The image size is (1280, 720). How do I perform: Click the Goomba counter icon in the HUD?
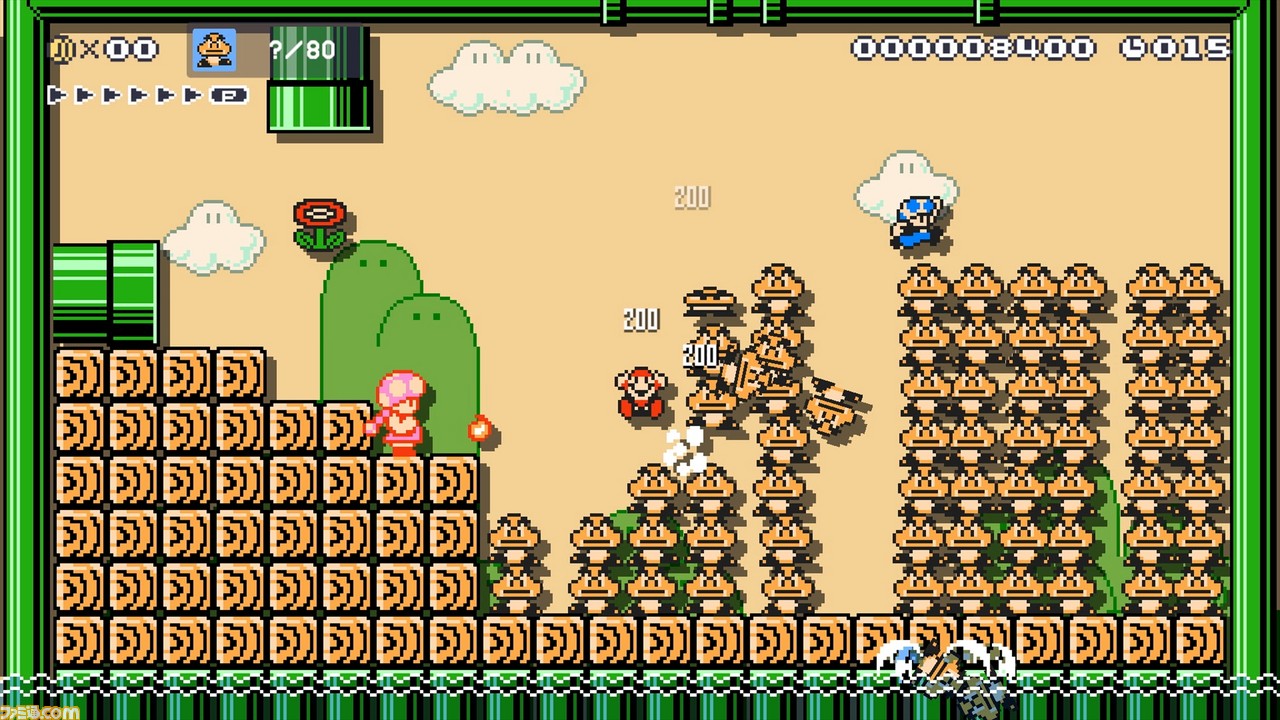click(x=213, y=50)
